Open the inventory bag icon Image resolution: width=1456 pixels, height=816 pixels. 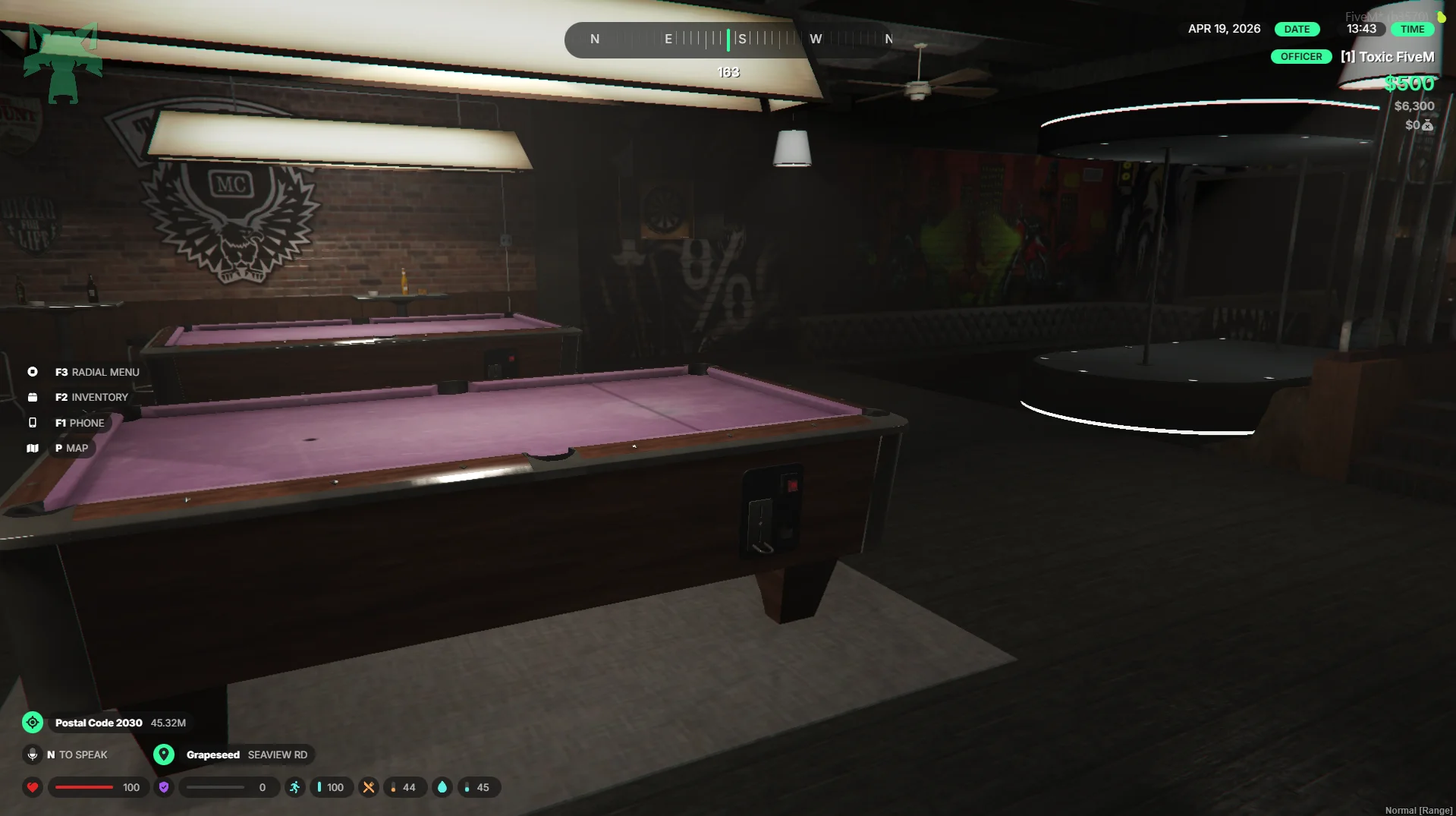coord(33,397)
